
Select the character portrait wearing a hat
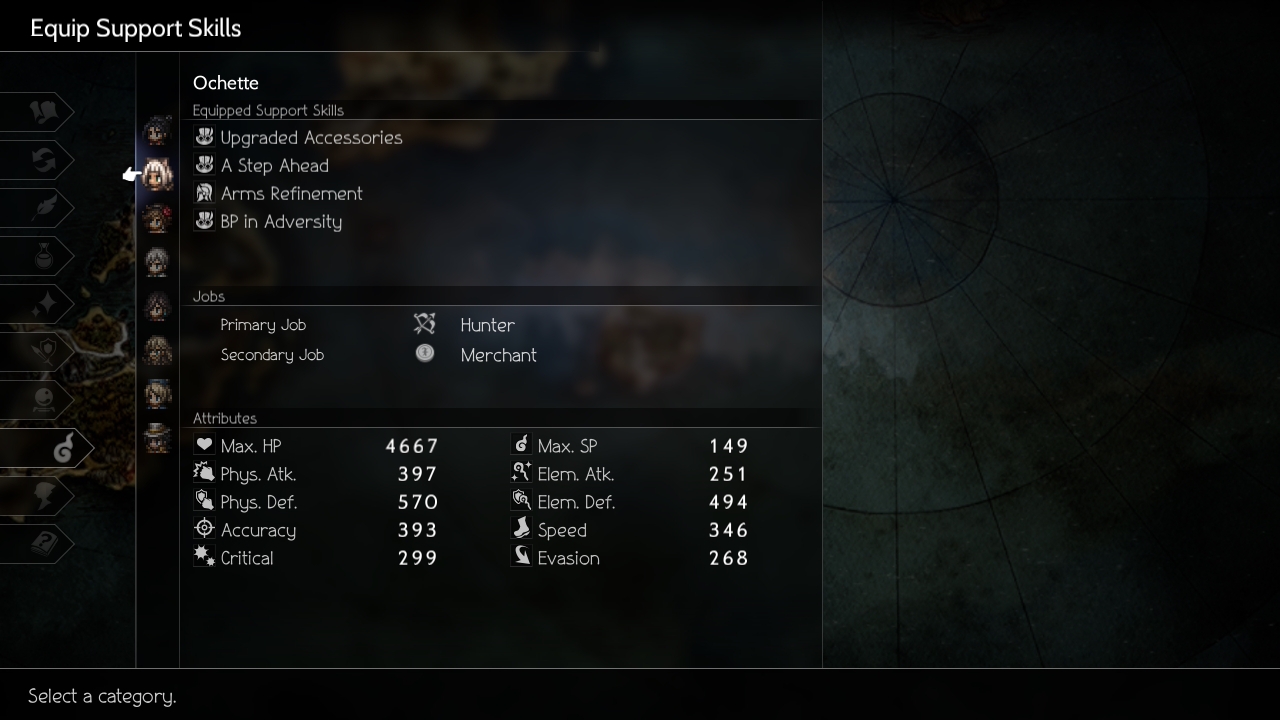pos(157,437)
